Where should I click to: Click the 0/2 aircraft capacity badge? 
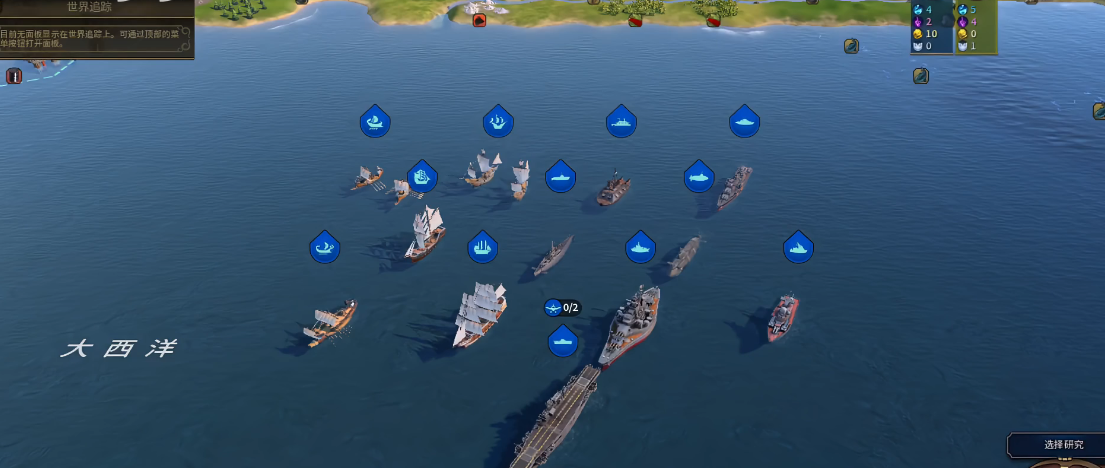coord(563,308)
